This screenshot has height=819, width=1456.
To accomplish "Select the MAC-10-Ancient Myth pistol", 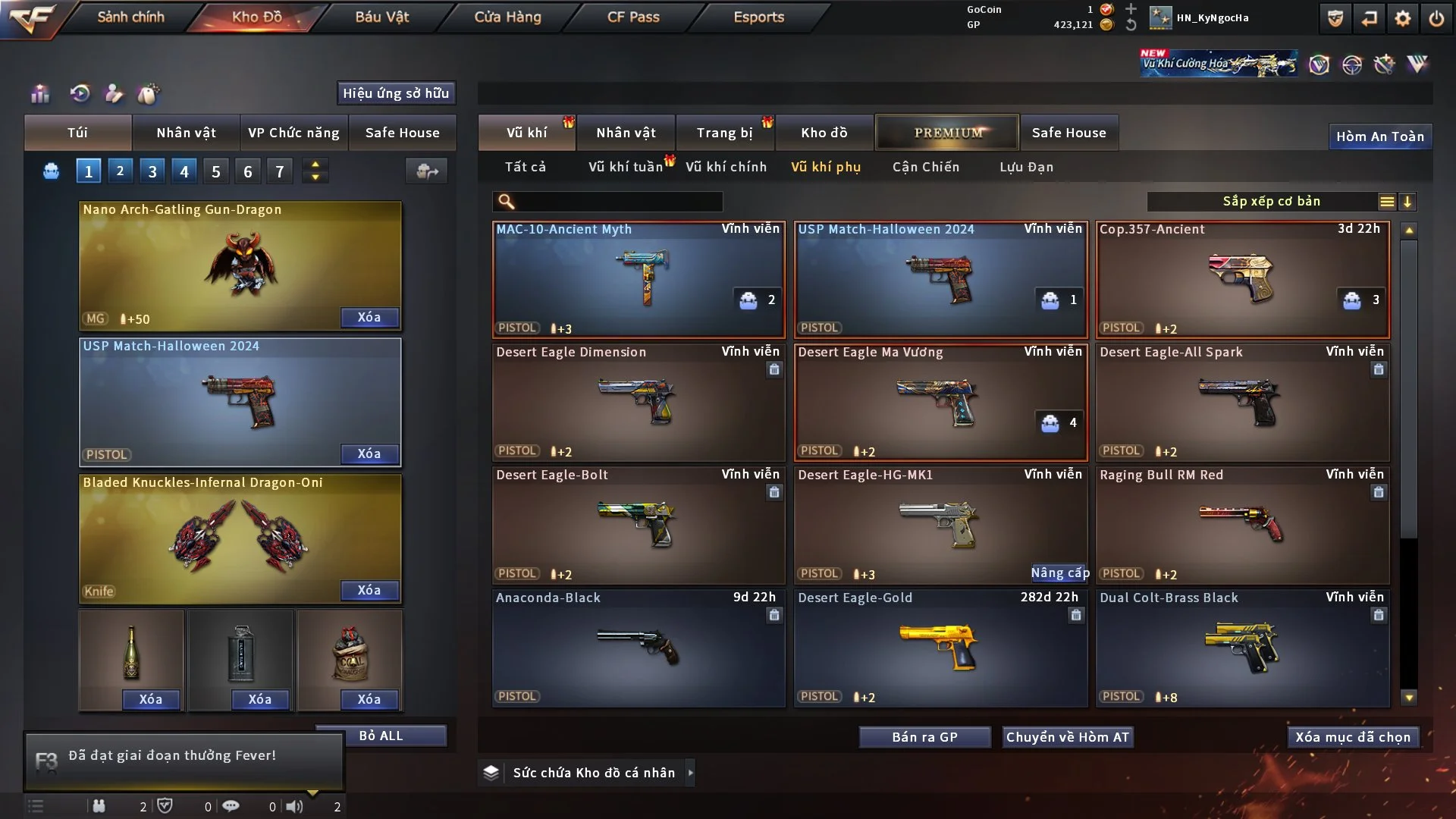I will point(639,279).
